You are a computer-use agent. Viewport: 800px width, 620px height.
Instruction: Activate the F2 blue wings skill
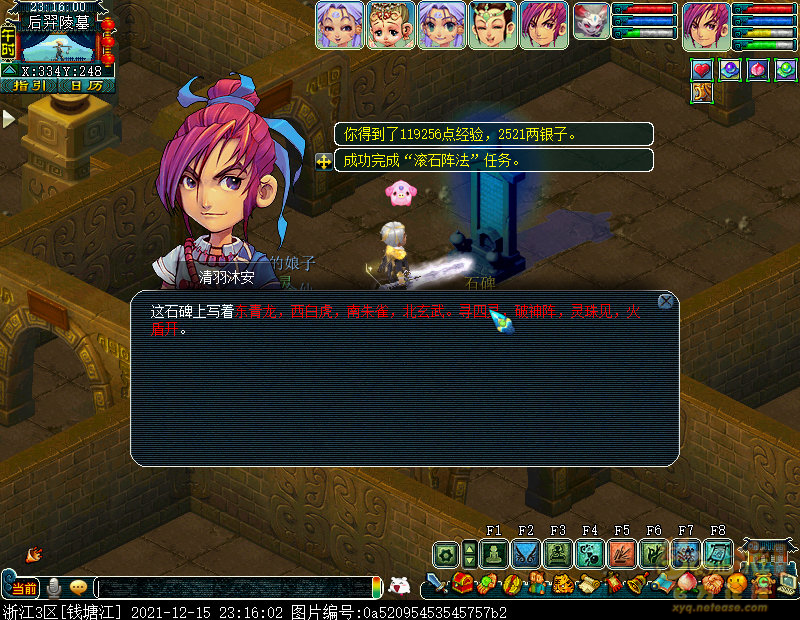point(526,553)
